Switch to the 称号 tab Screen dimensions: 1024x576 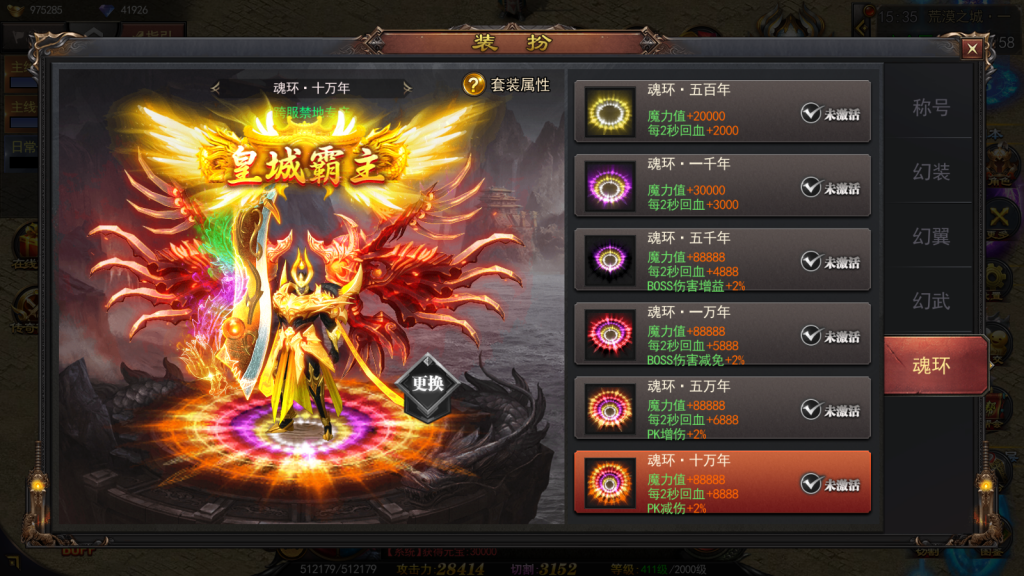click(x=931, y=108)
